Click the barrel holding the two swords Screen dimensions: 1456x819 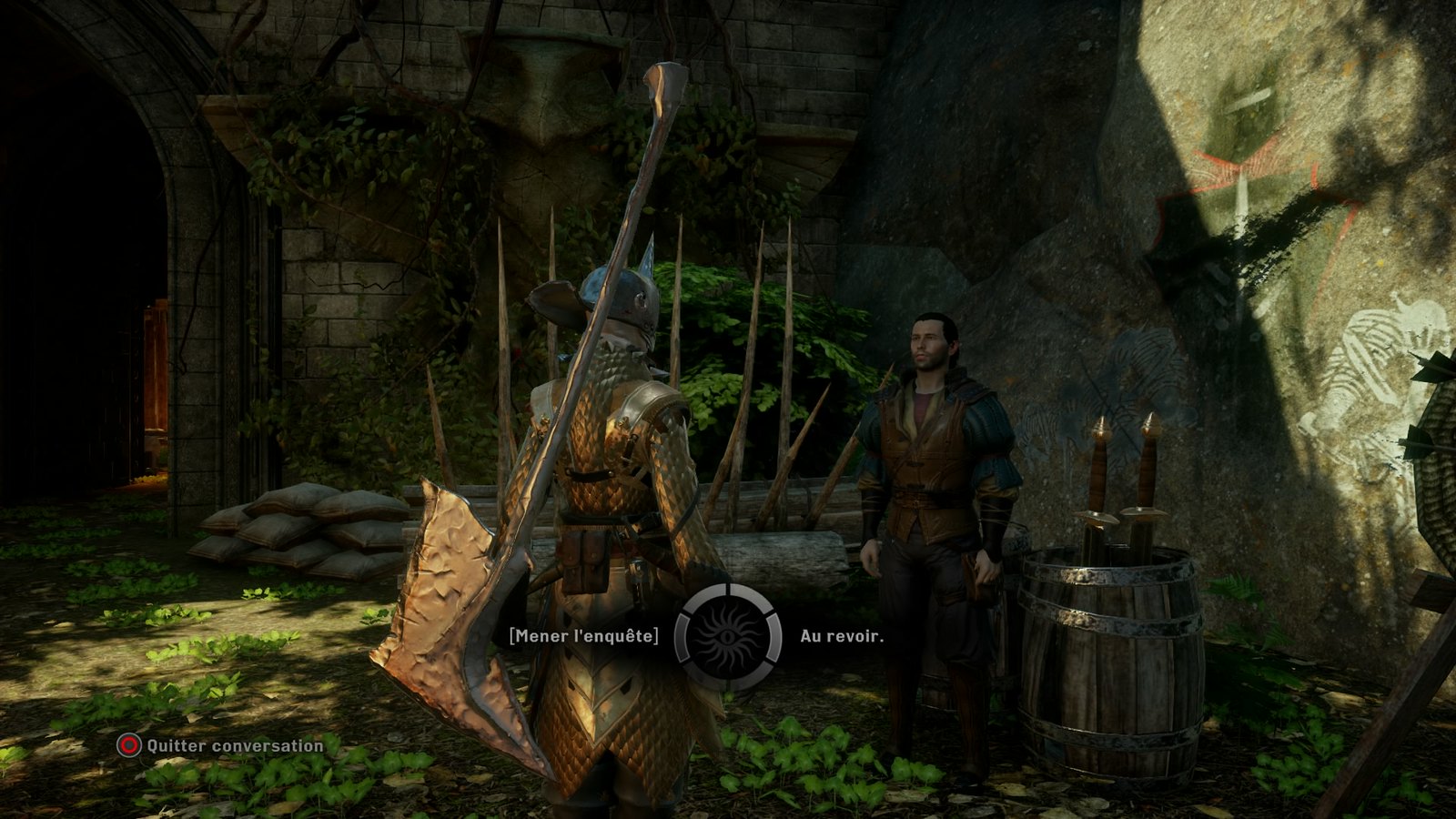point(1110,655)
